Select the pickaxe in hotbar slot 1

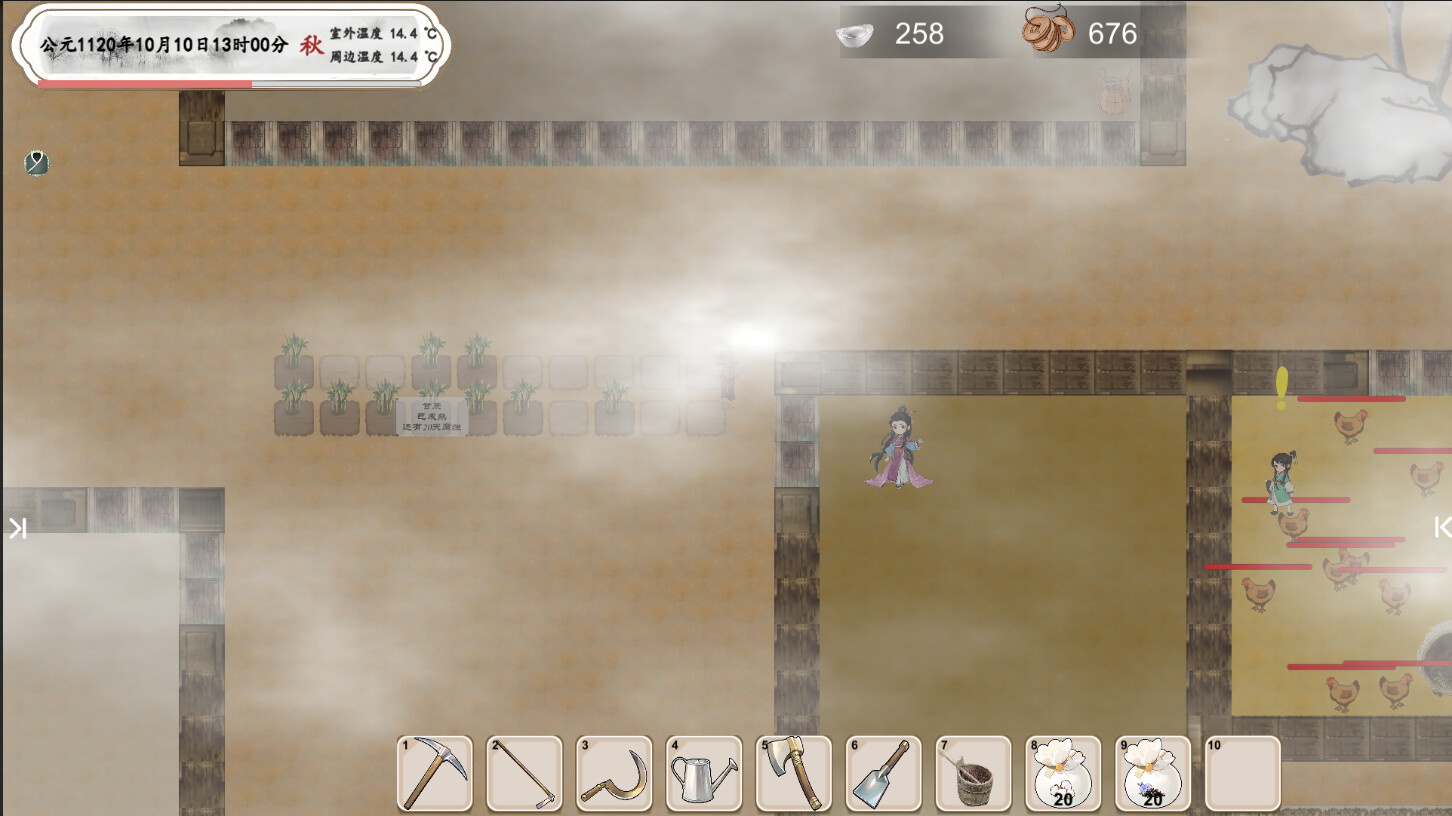coord(434,773)
